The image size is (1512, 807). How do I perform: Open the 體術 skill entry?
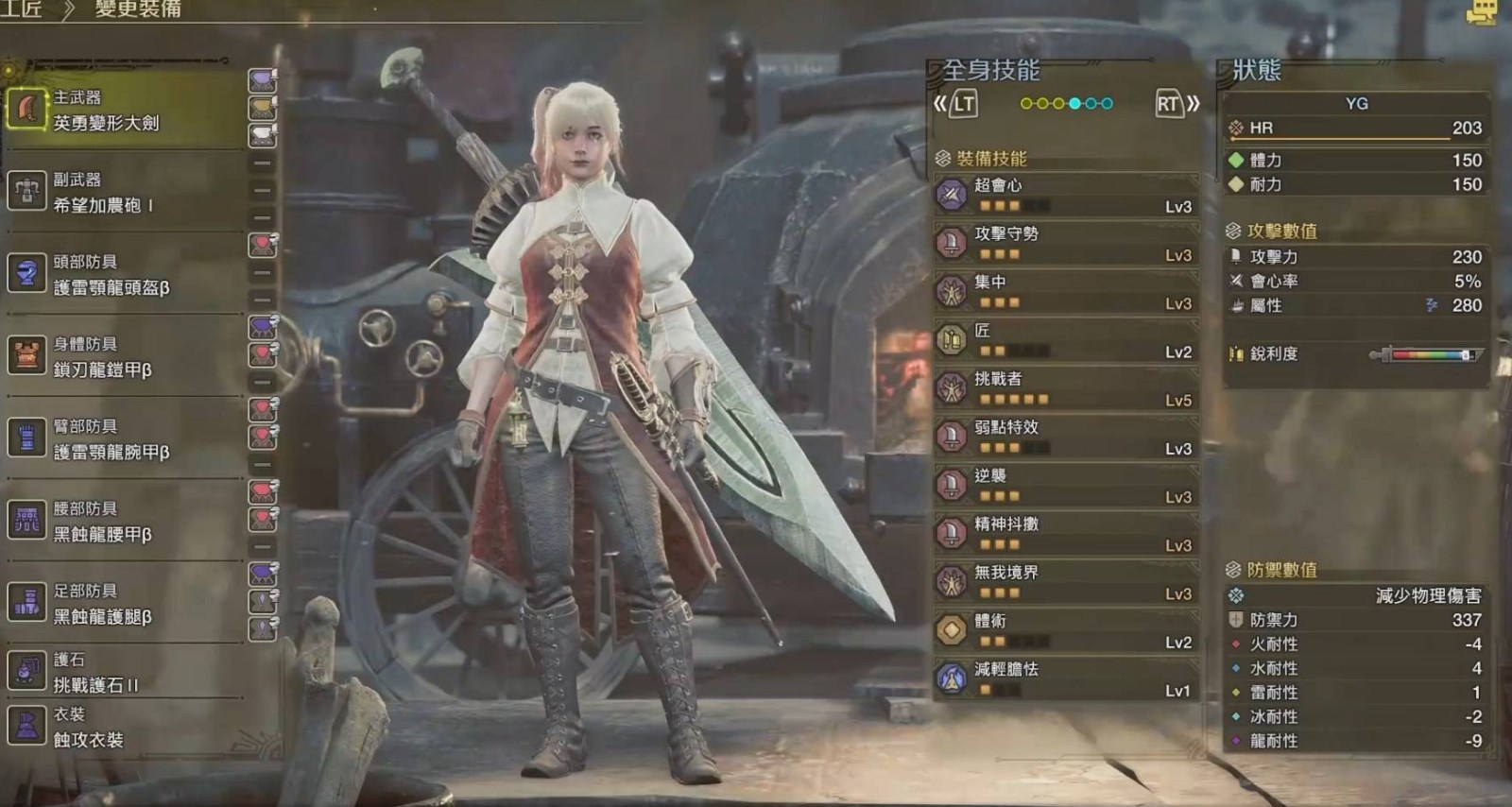pyautogui.click(x=1066, y=630)
